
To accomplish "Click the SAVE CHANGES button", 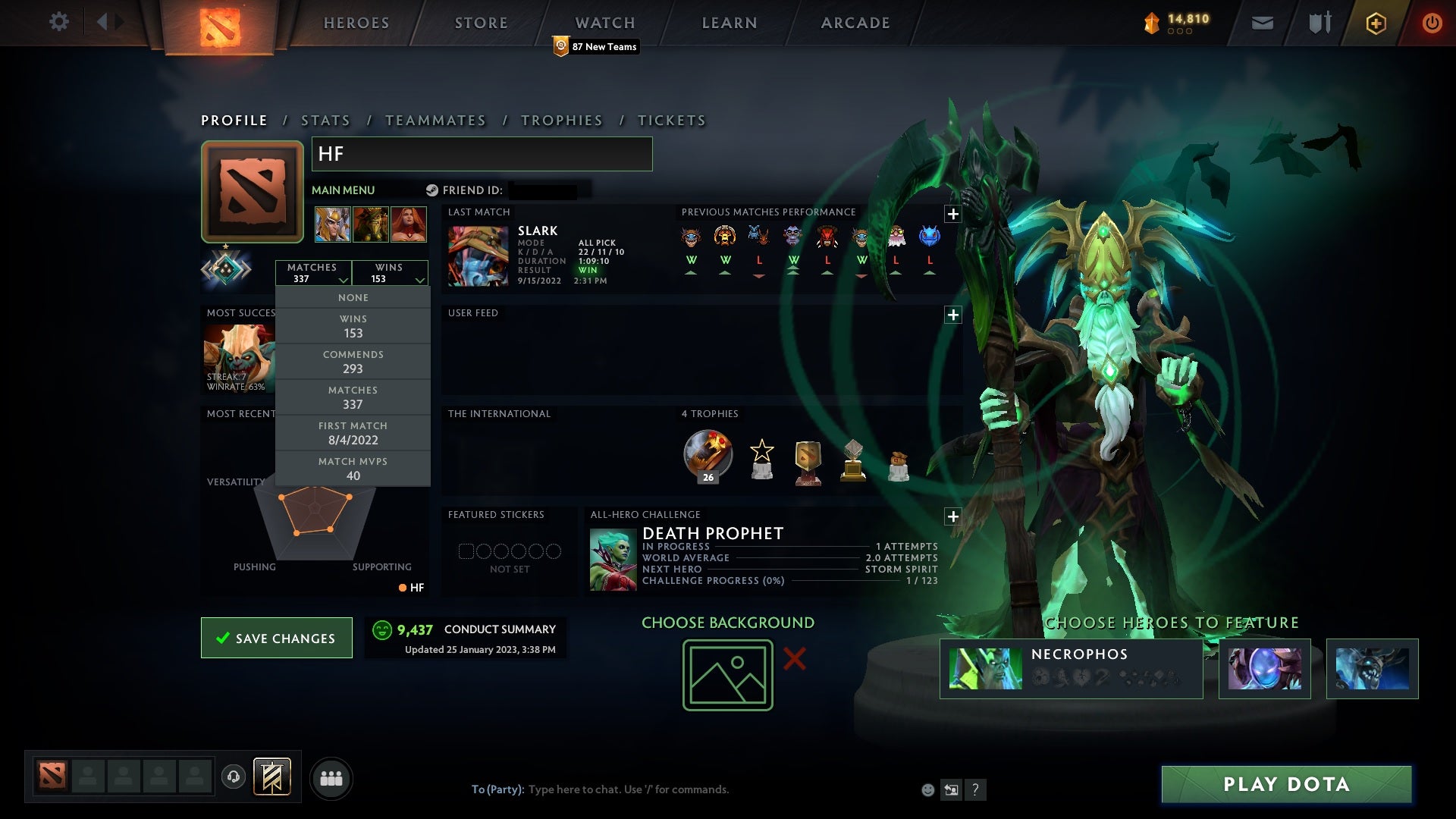I will coord(276,638).
